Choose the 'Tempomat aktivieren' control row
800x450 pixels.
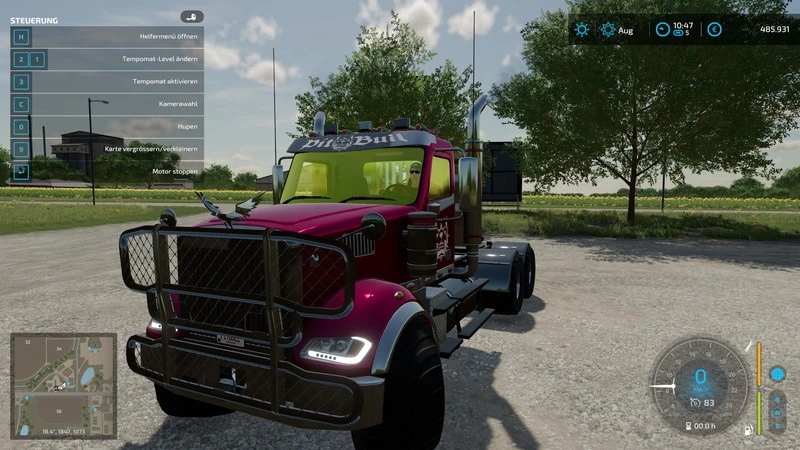click(x=107, y=82)
